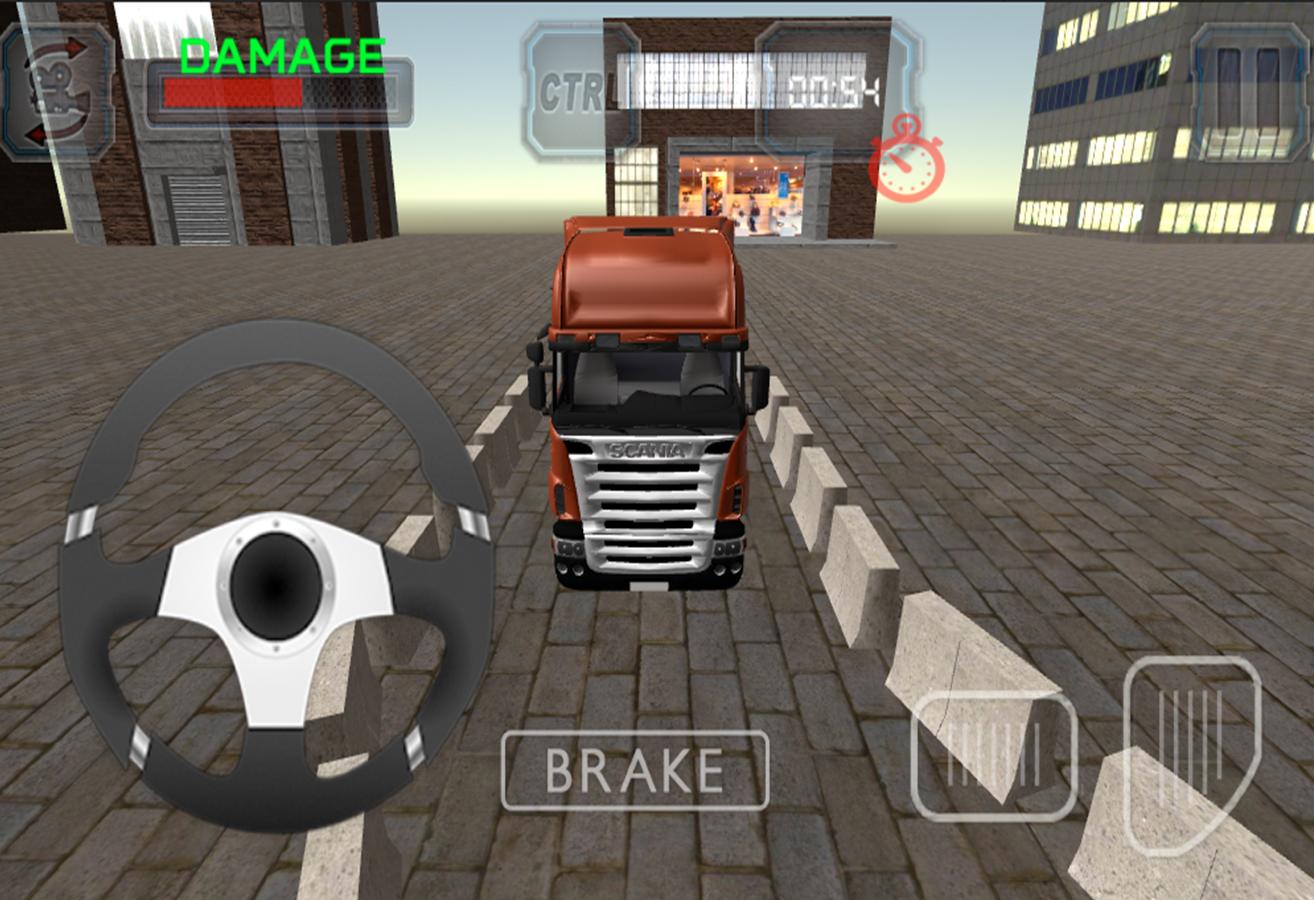Tap the Scania badge on the truck grille
The image size is (1314, 900).
coord(647,447)
